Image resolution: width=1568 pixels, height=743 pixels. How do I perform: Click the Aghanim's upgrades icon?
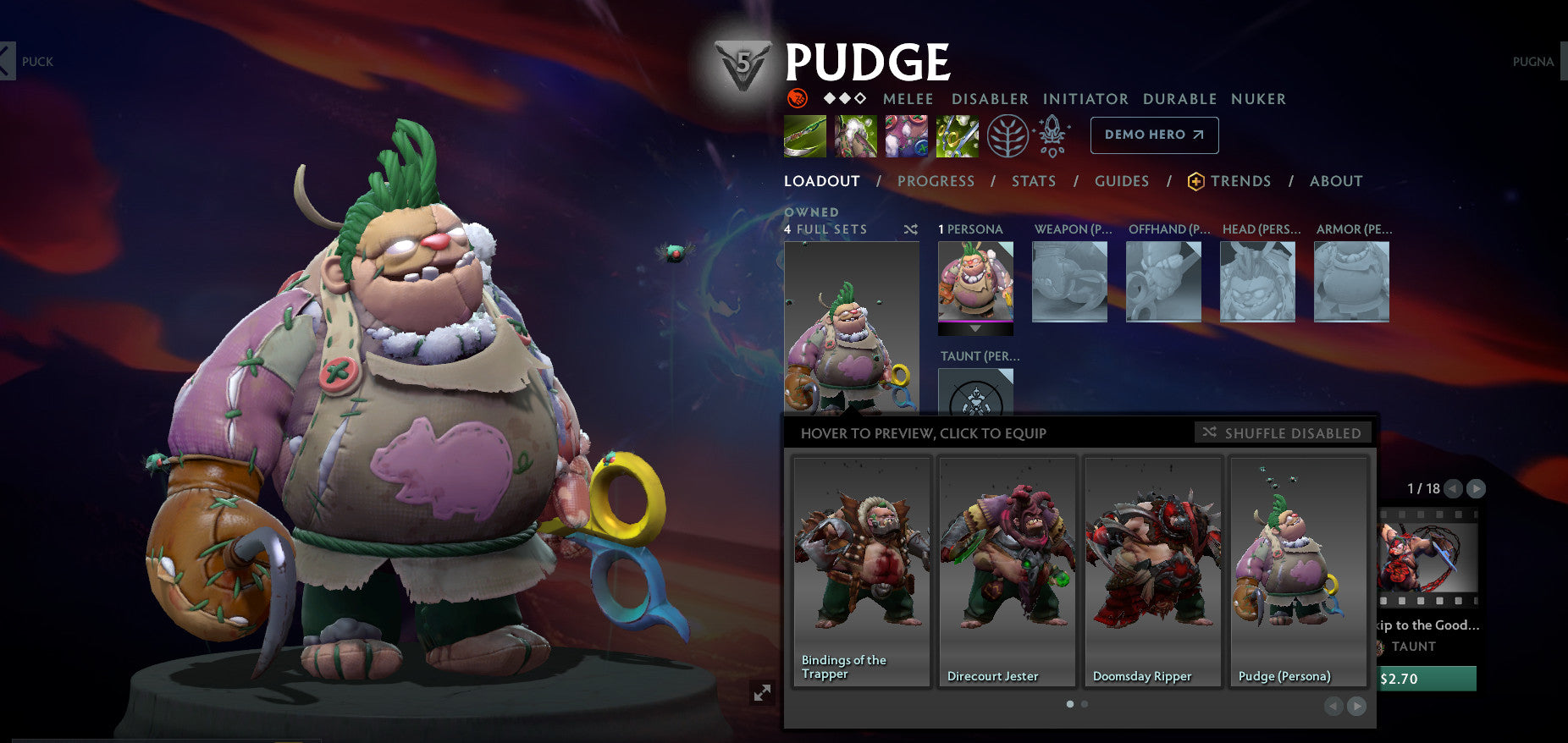pos(1052,135)
